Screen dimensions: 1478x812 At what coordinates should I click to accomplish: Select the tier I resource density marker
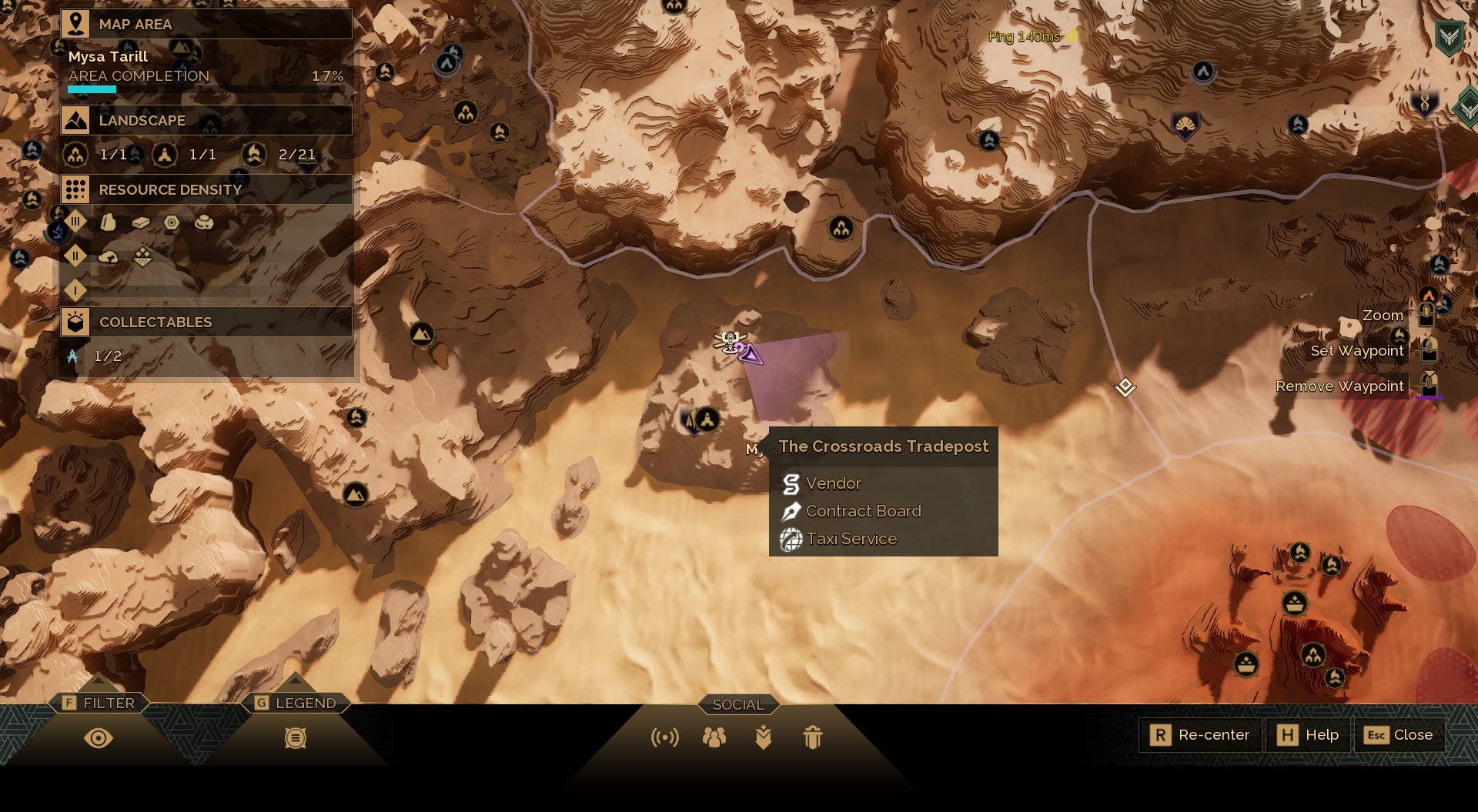pyautogui.click(x=75, y=290)
